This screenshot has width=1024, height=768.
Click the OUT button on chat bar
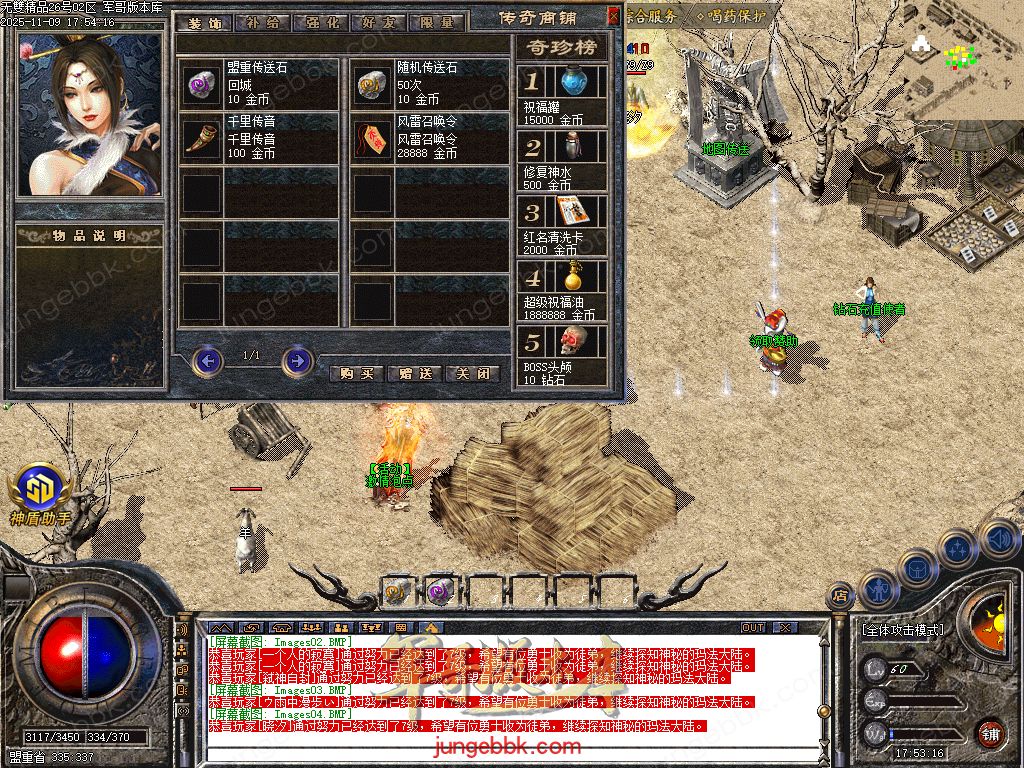click(x=752, y=627)
